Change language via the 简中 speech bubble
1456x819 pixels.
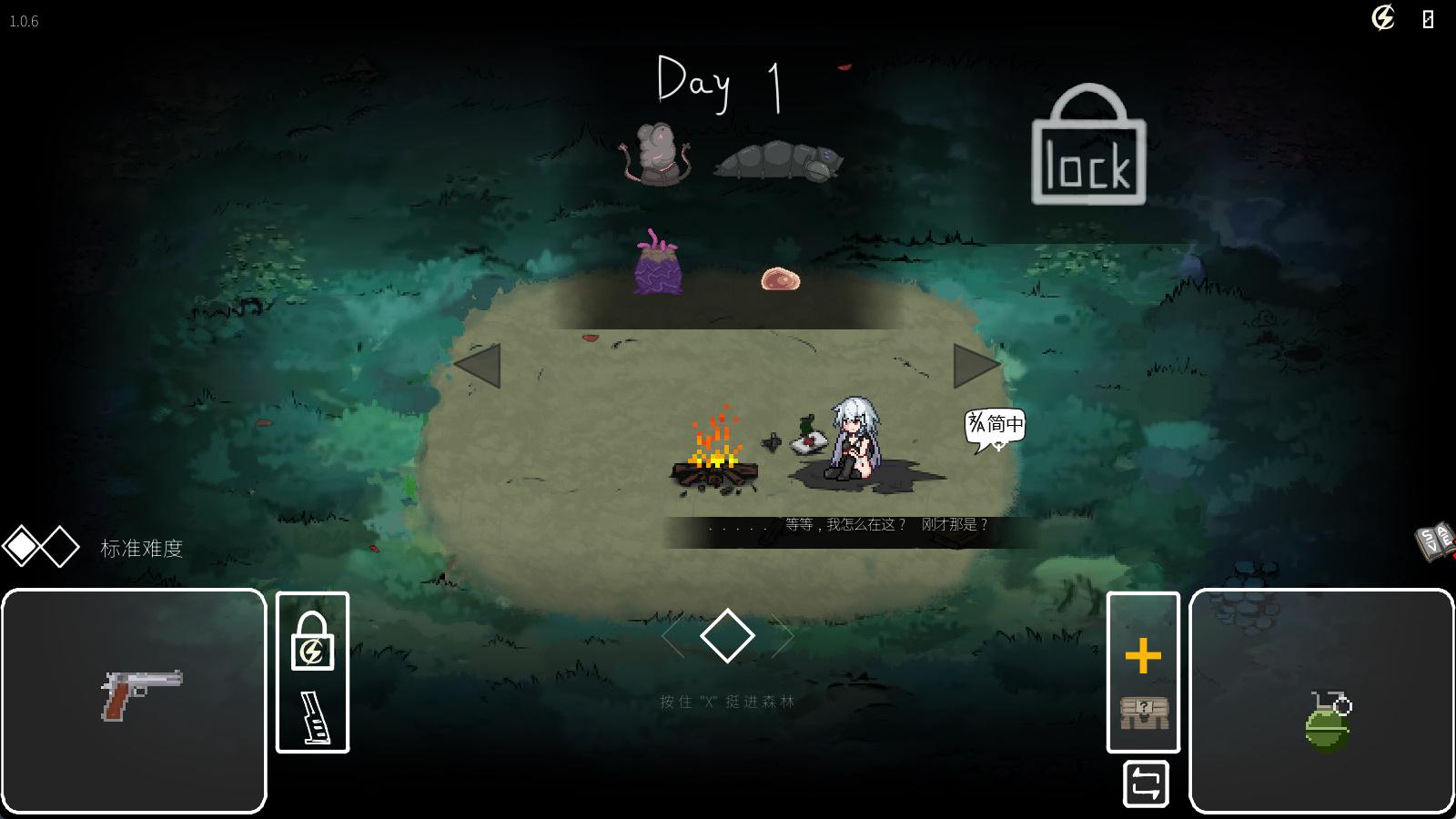click(x=996, y=426)
